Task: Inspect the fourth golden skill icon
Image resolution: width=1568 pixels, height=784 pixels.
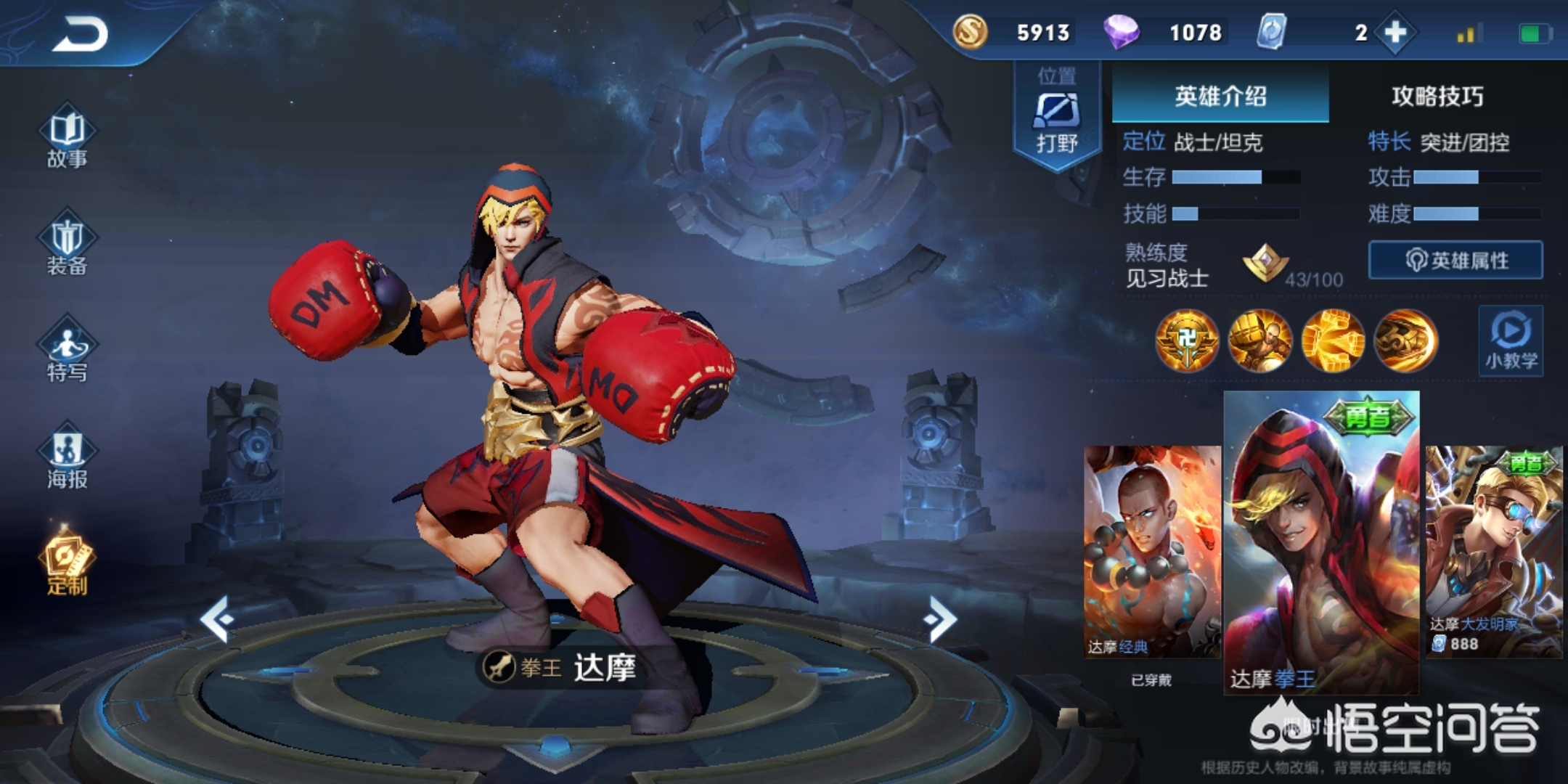Action: point(1405,340)
